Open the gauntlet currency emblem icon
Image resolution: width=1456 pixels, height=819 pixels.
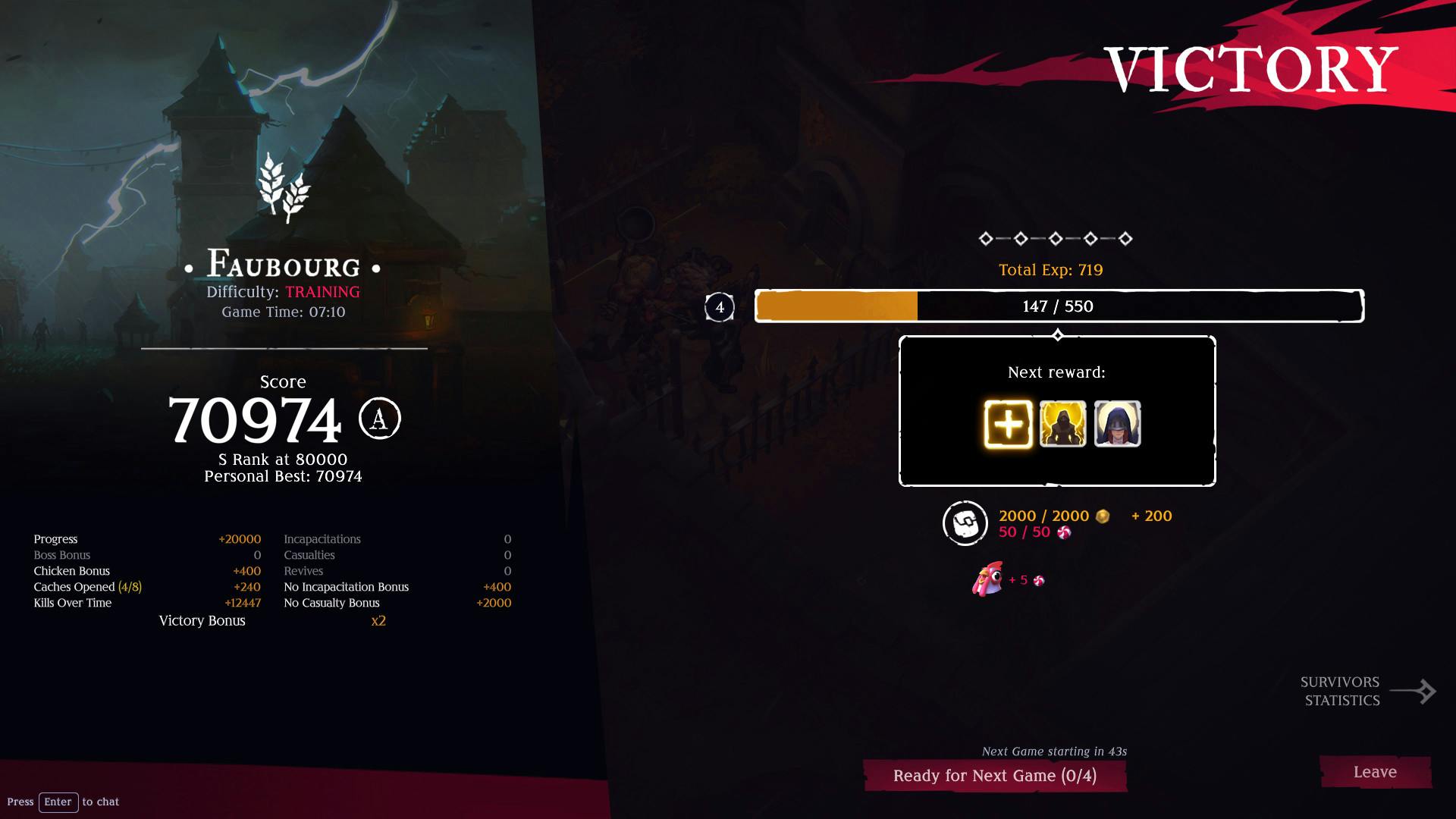click(965, 523)
